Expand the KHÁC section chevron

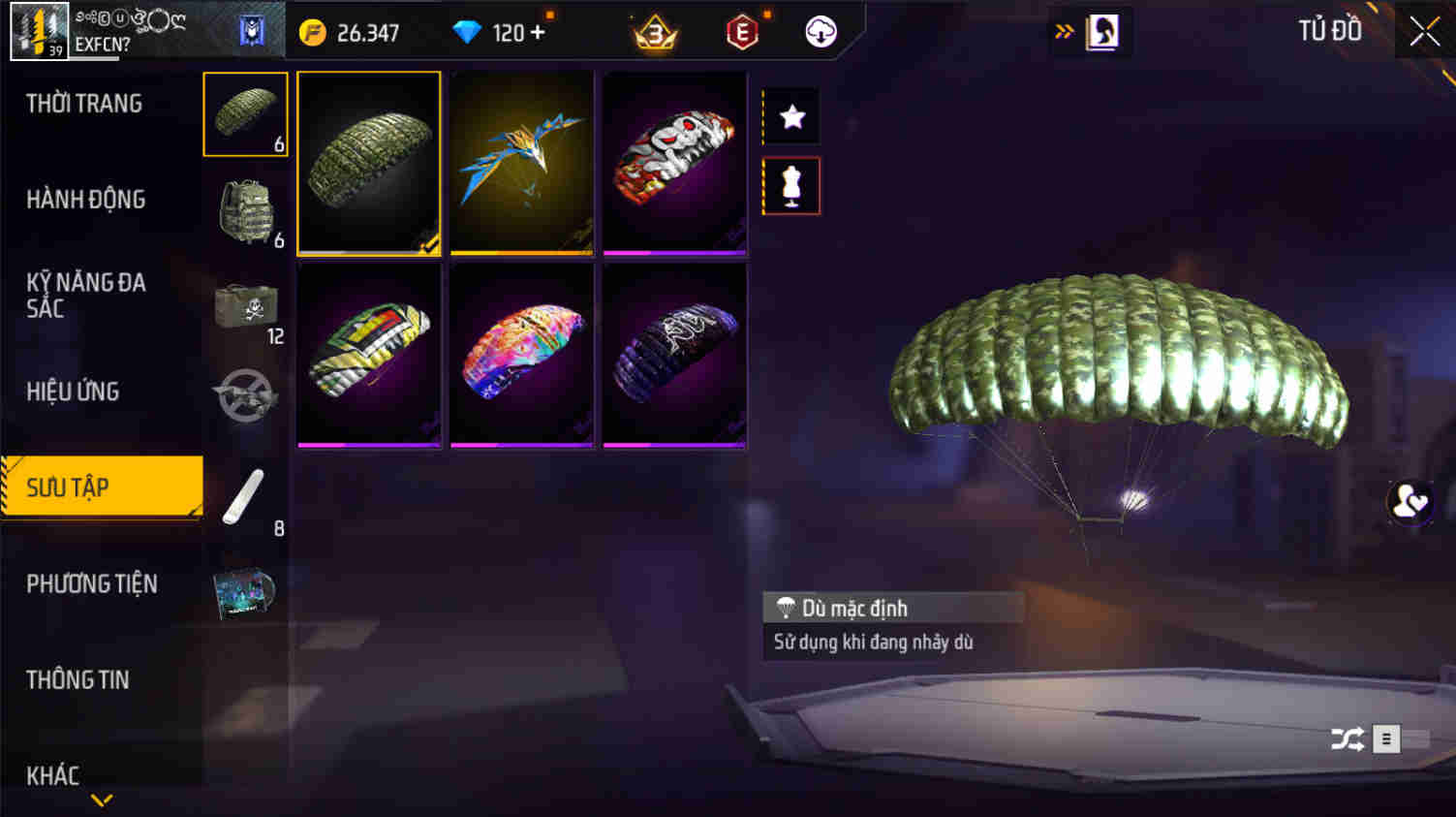(101, 800)
